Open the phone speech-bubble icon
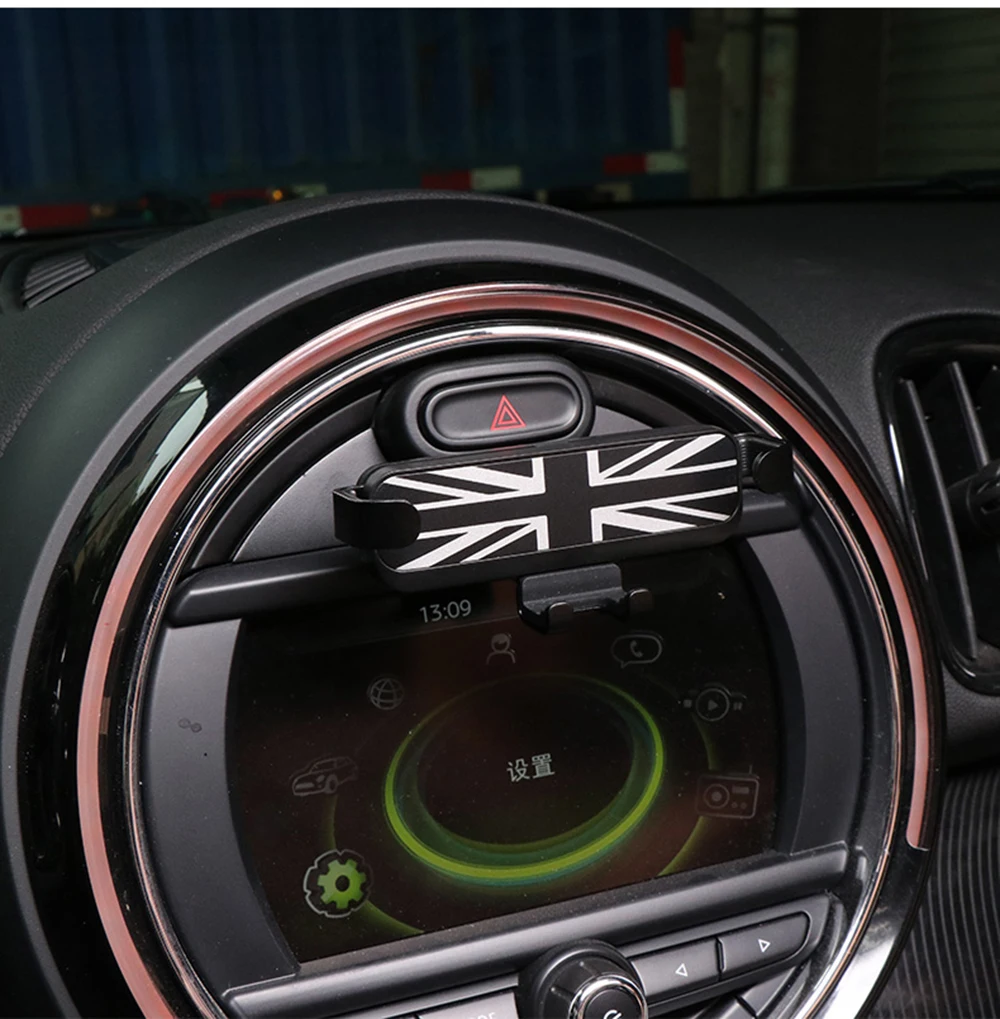This screenshot has height=1019, width=1000. 636,650
